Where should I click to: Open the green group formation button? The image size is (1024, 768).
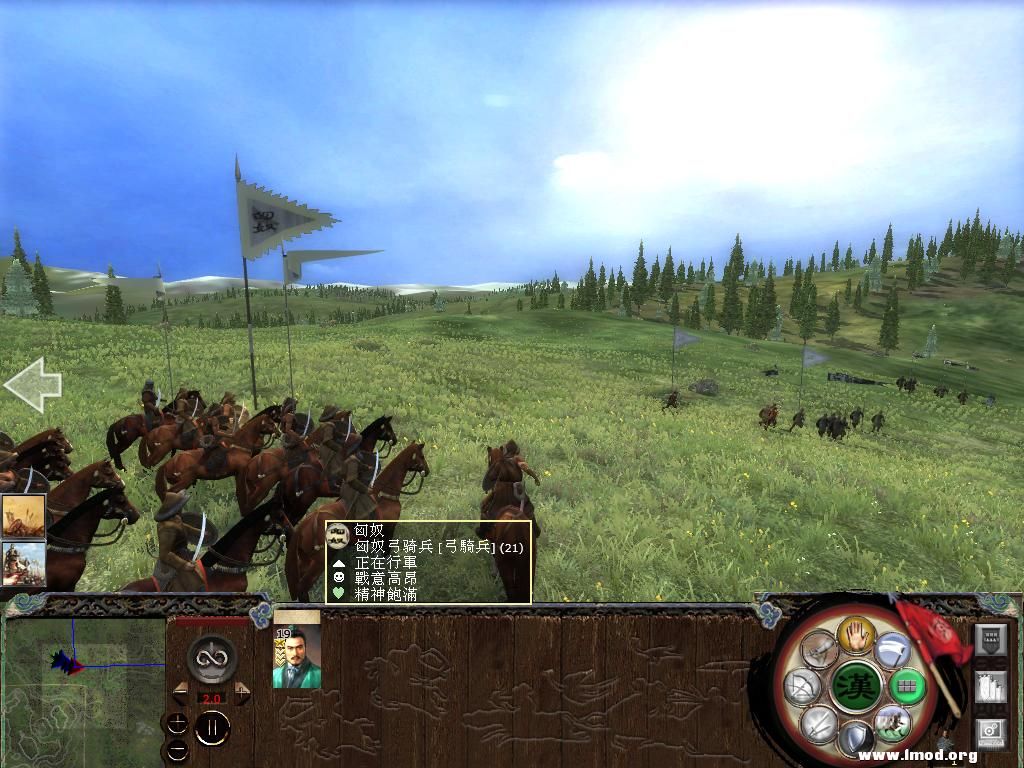click(907, 686)
